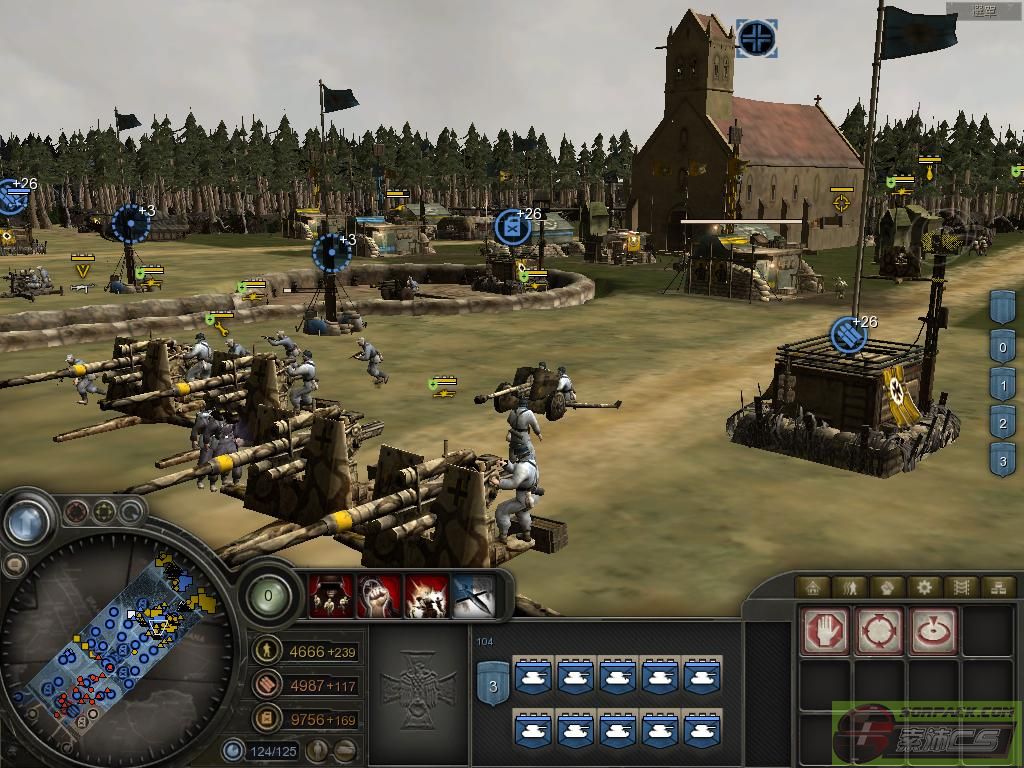
Task: Switch to the infantry soldier tab
Action: tap(851, 586)
